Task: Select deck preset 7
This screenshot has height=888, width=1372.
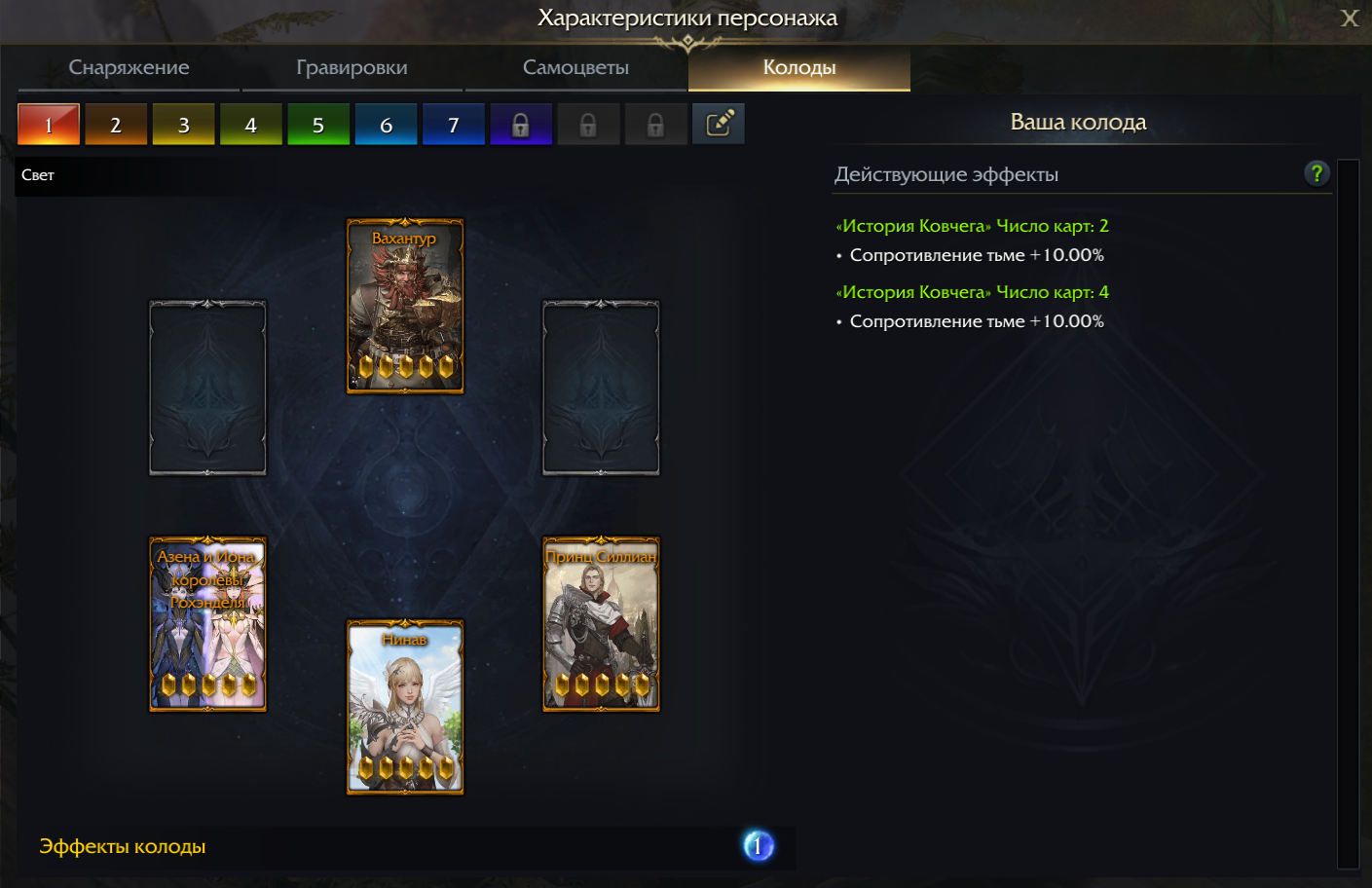Action: pos(453,124)
